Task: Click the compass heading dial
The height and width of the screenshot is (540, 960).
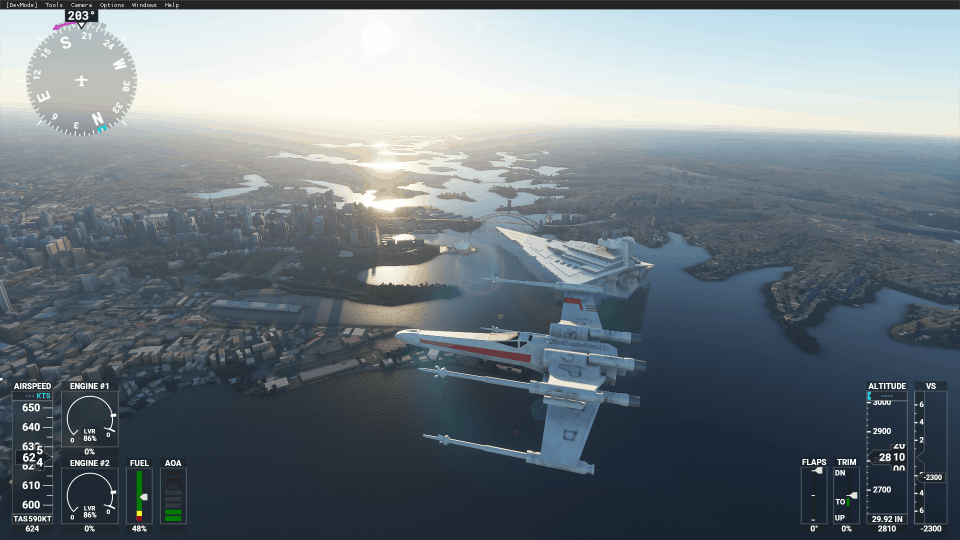Action: click(81, 79)
